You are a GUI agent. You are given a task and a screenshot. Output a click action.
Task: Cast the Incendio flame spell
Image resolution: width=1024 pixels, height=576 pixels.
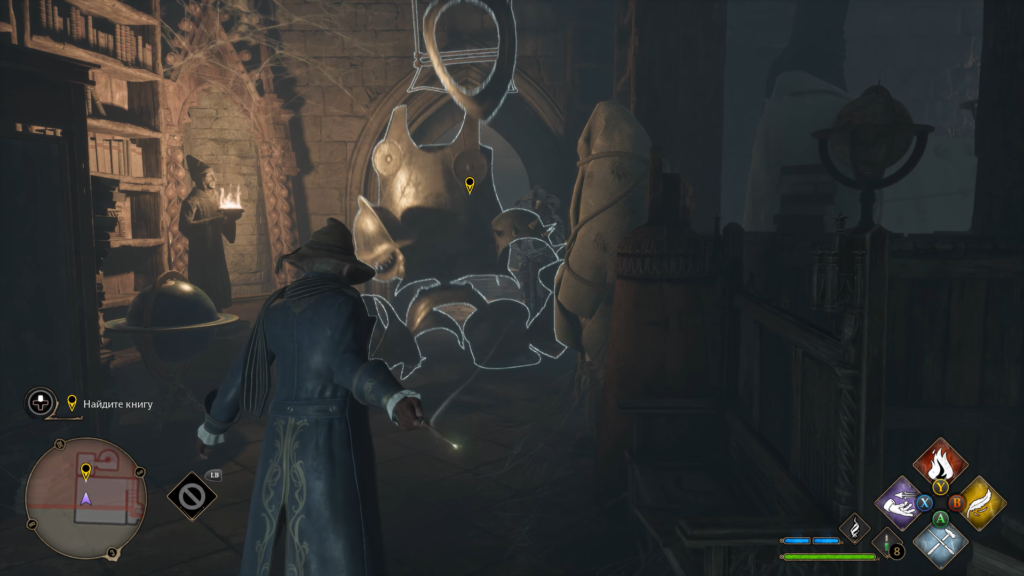pyautogui.click(x=940, y=463)
